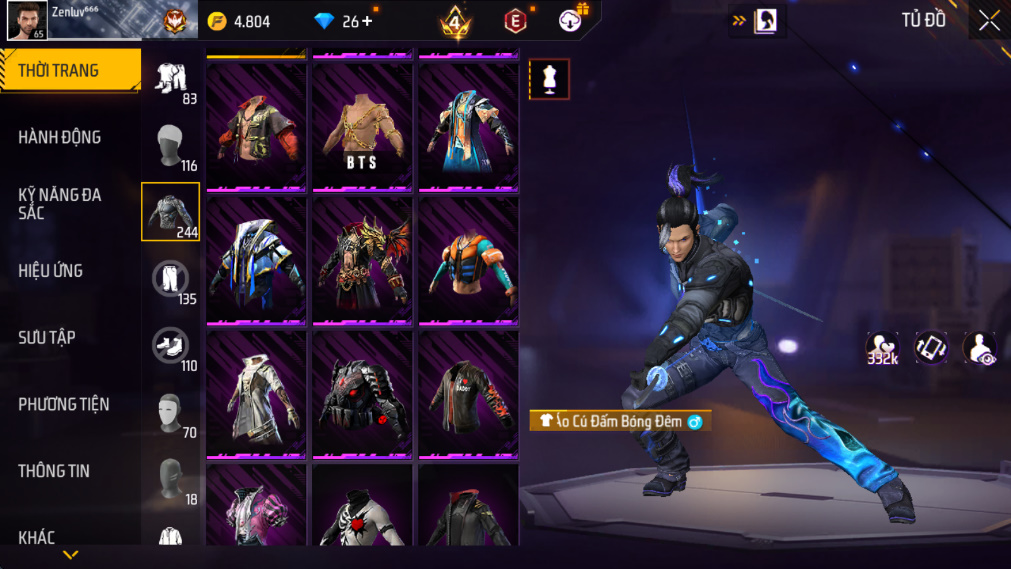1011x569 pixels.
Task: Choose the black armor top with red eyes
Action: click(x=362, y=393)
